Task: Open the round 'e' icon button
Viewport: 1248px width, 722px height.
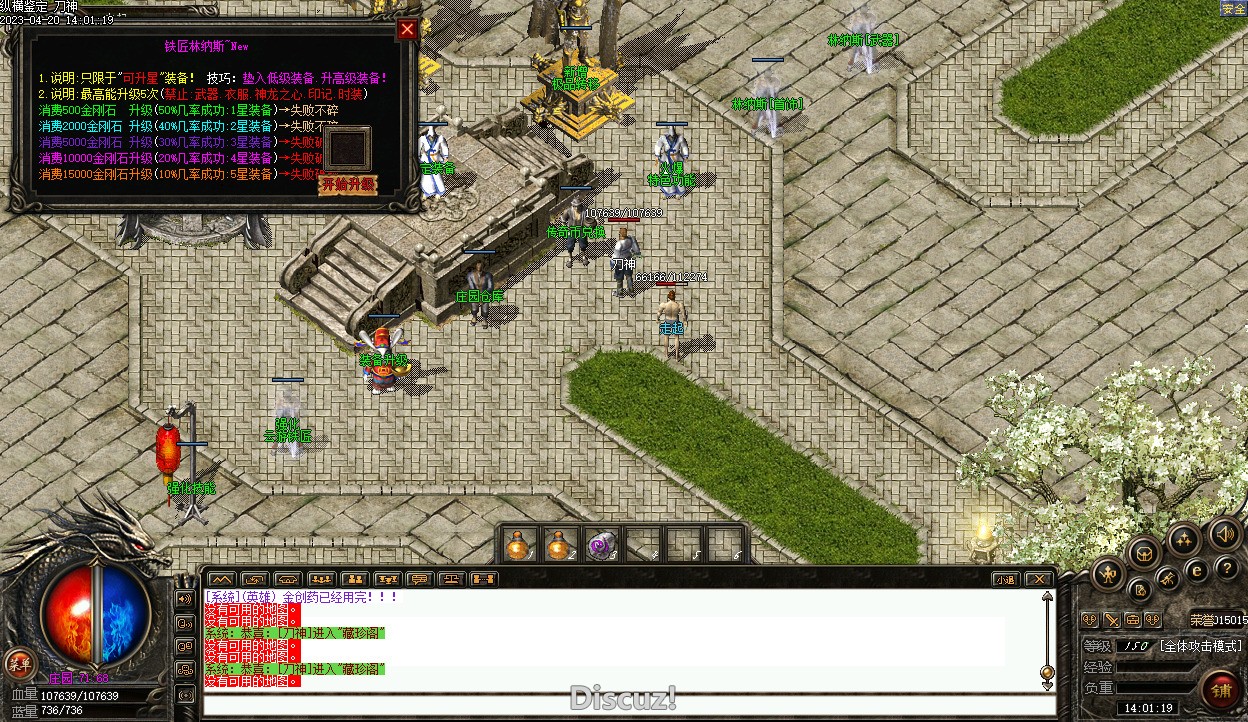Action: [1196, 570]
